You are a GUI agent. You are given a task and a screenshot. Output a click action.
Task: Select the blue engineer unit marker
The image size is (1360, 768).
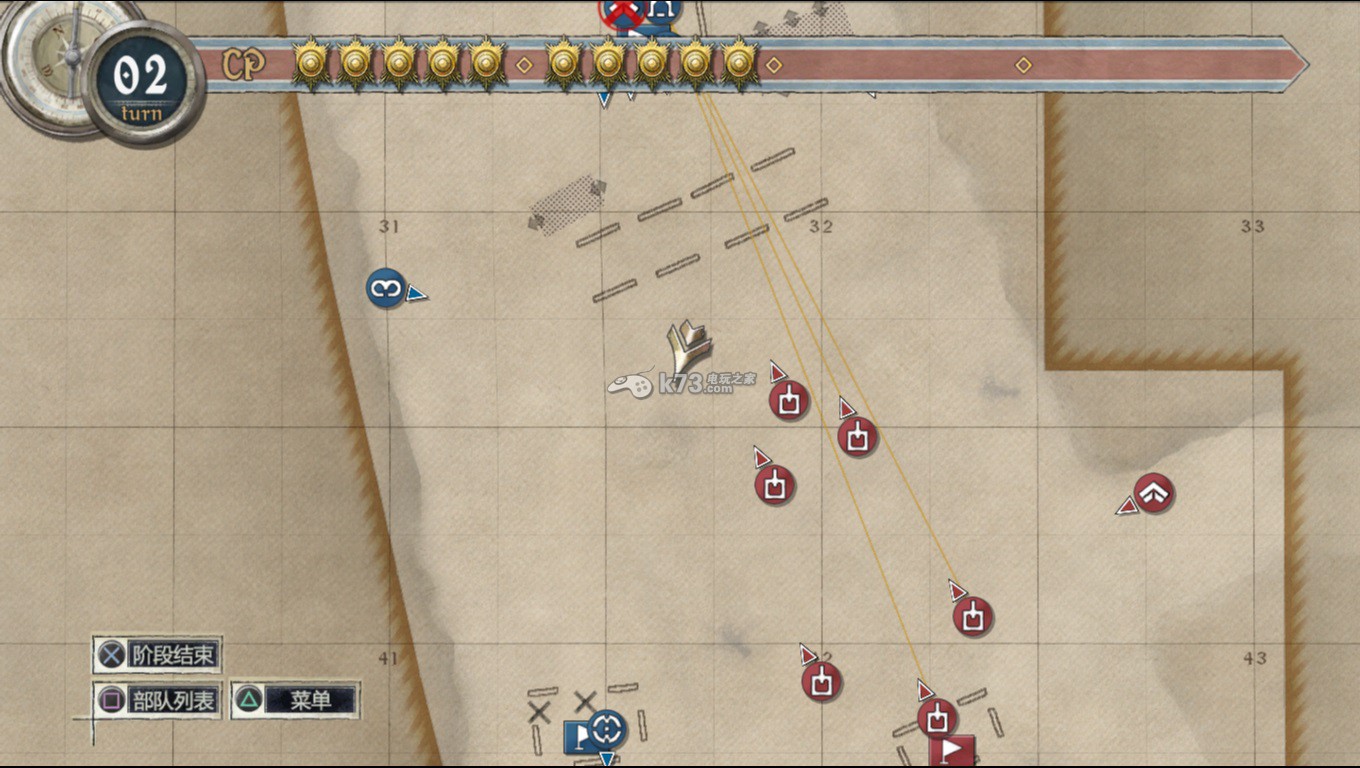click(x=385, y=288)
